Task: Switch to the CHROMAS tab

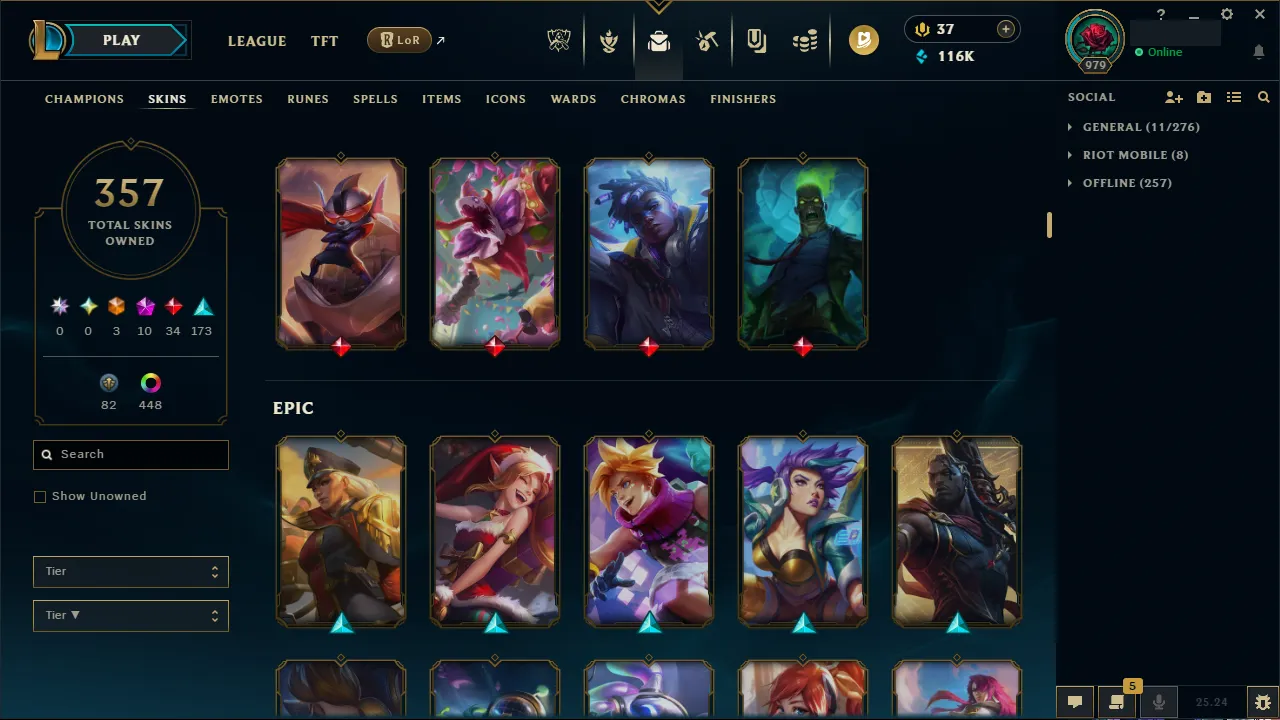Action: click(x=653, y=99)
